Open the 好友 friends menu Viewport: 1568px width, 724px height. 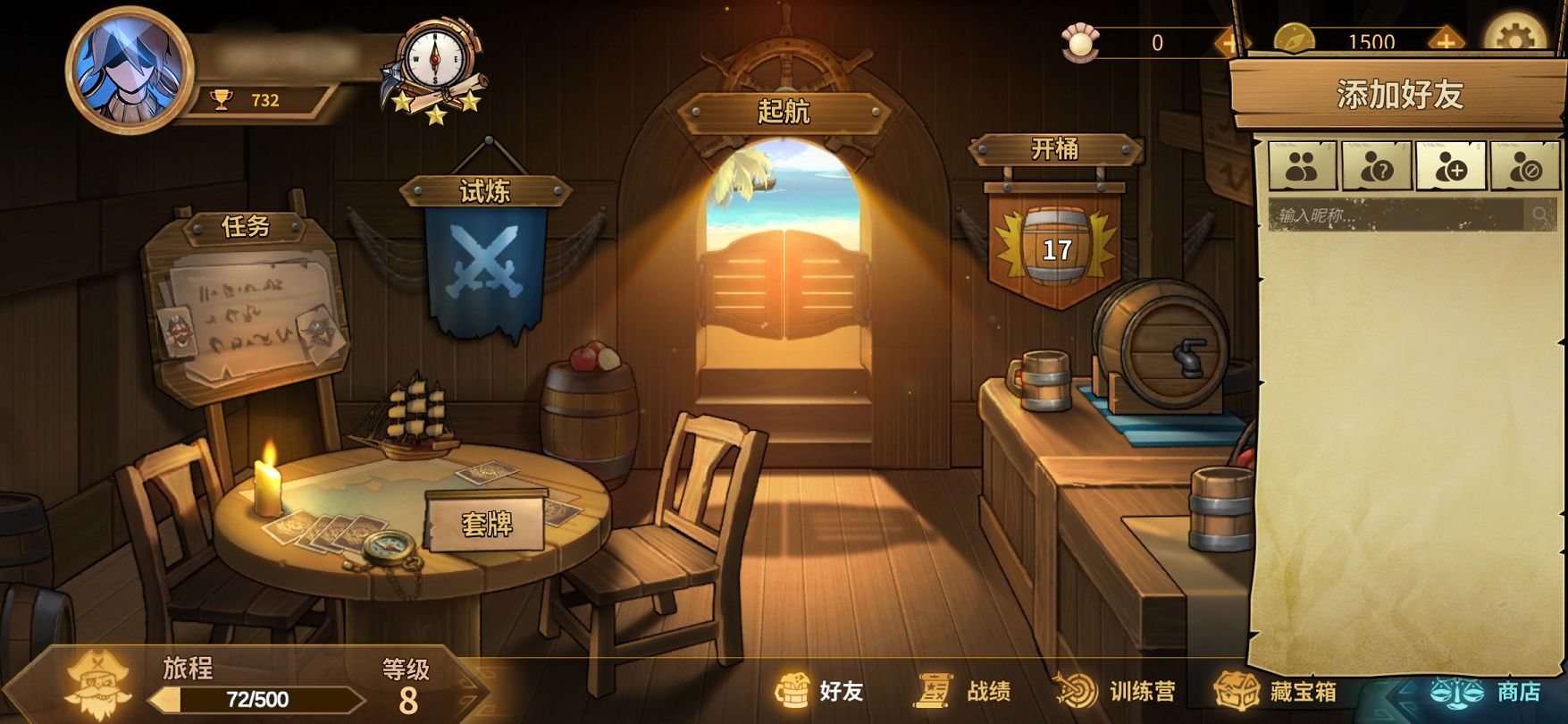pyautogui.click(x=820, y=691)
